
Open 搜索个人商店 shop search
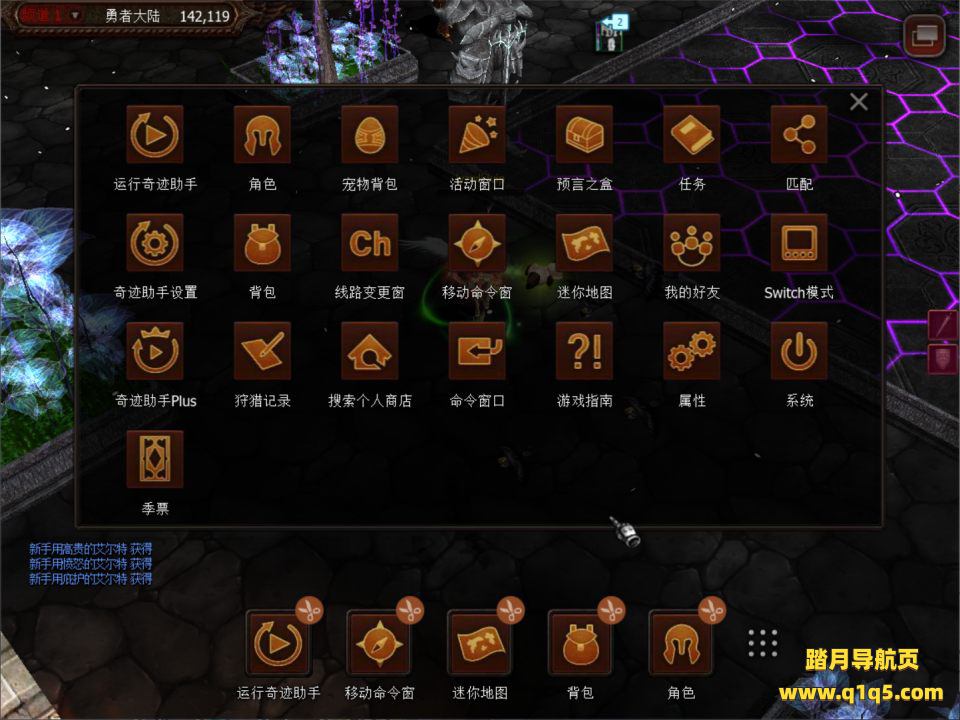[370, 351]
